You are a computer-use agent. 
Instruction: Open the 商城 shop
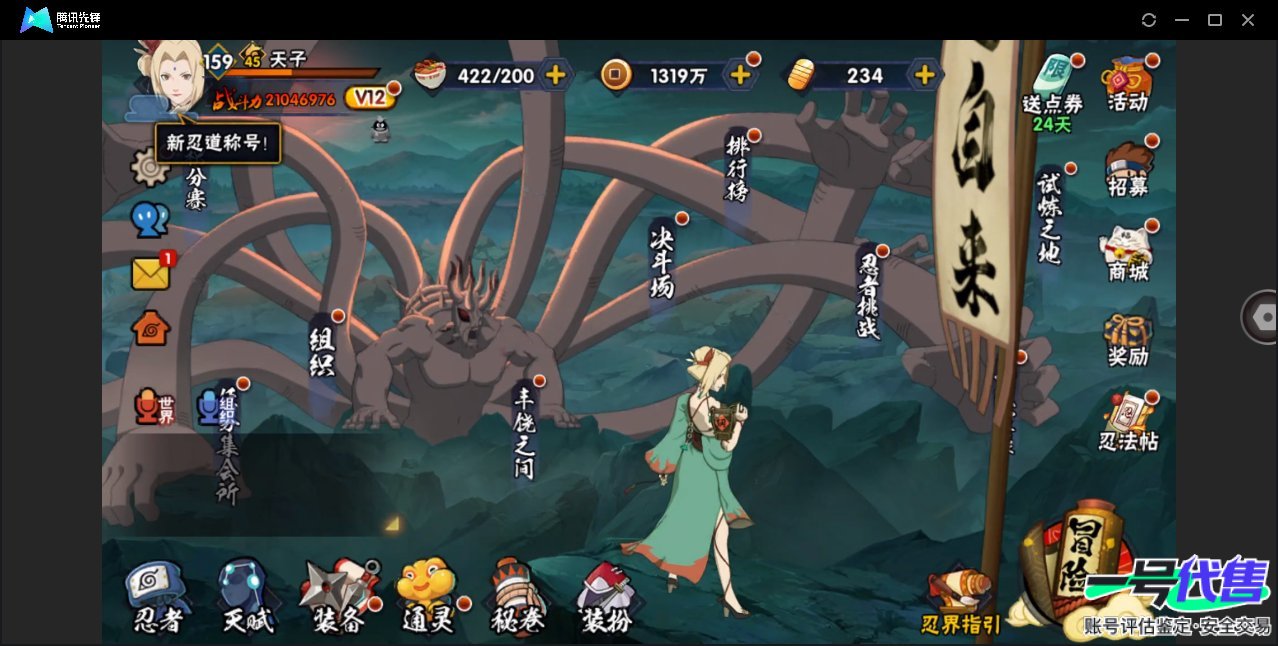click(x=1128, y=254)
